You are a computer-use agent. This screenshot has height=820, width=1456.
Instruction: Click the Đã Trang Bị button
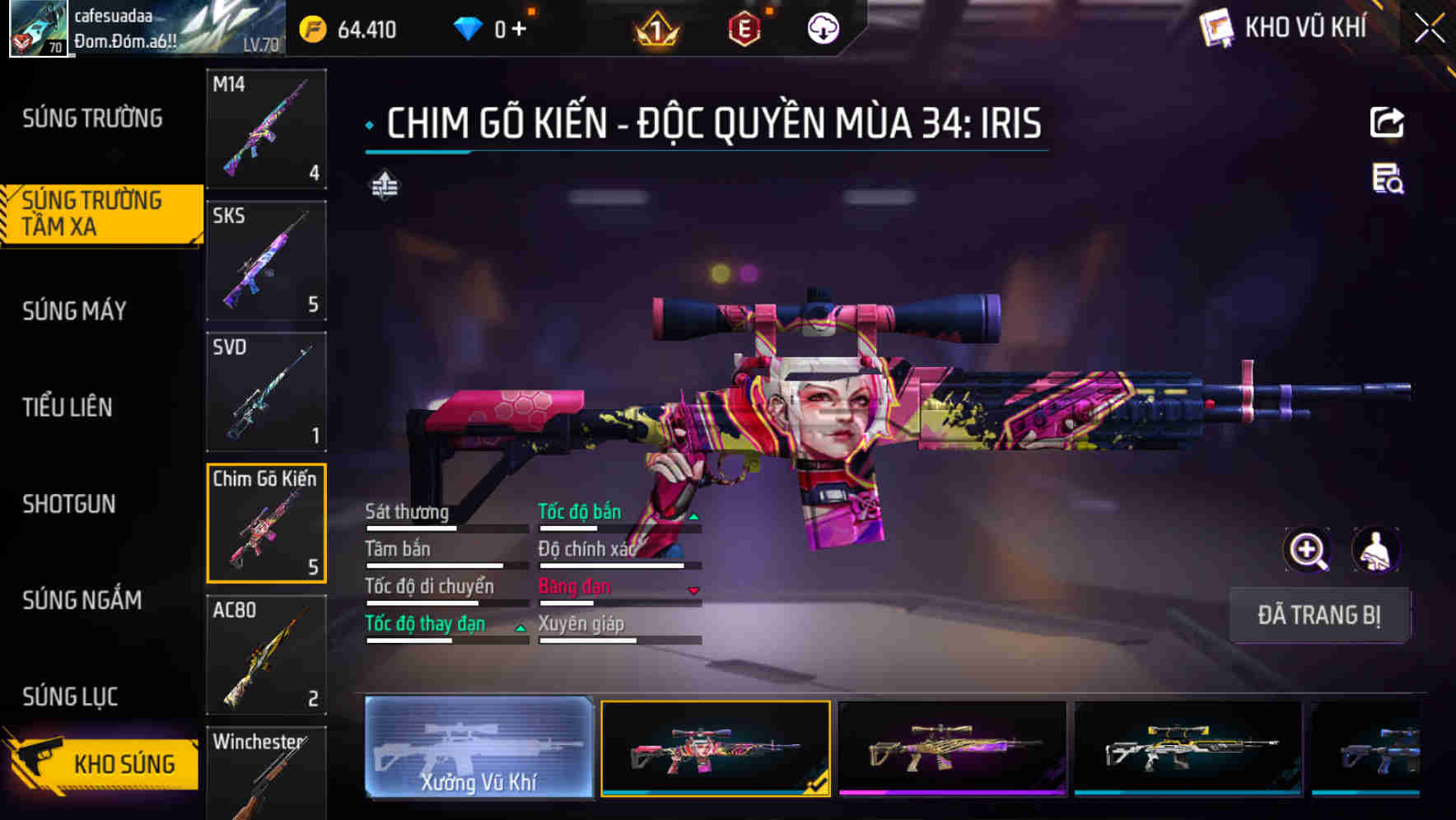coord(1318,615)
